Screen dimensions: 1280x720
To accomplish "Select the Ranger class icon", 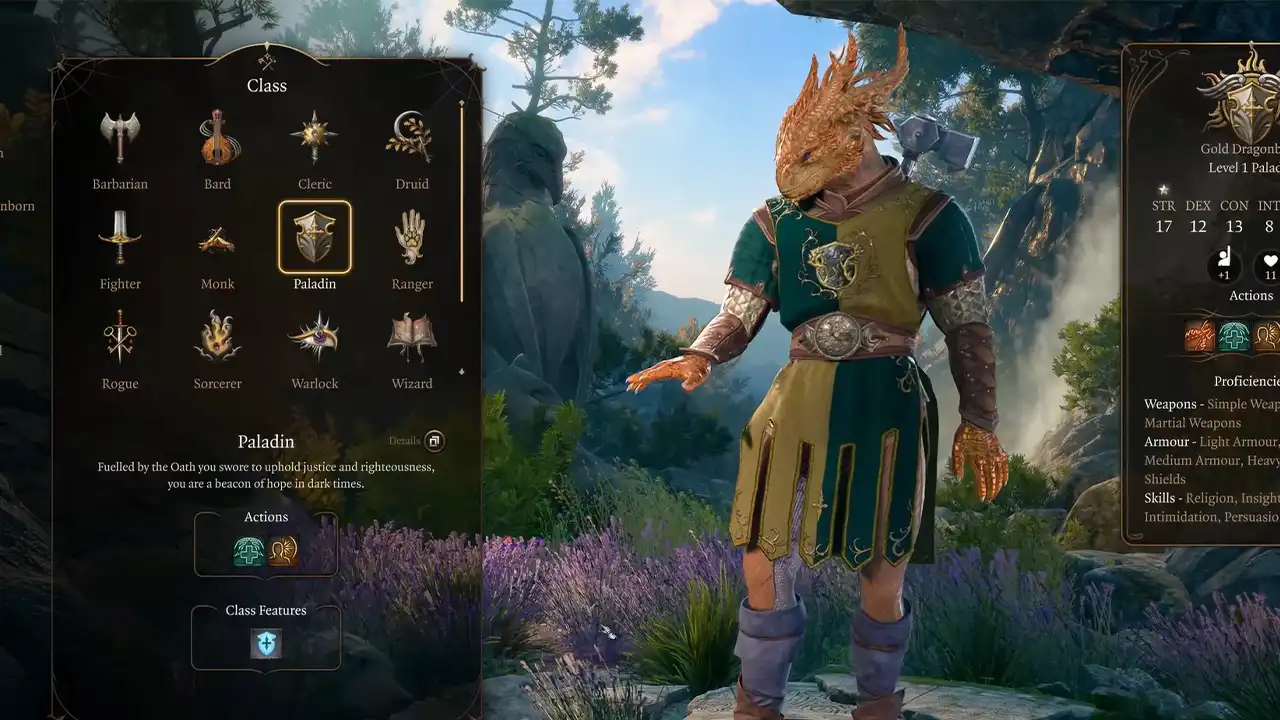I will pos(411,237).
